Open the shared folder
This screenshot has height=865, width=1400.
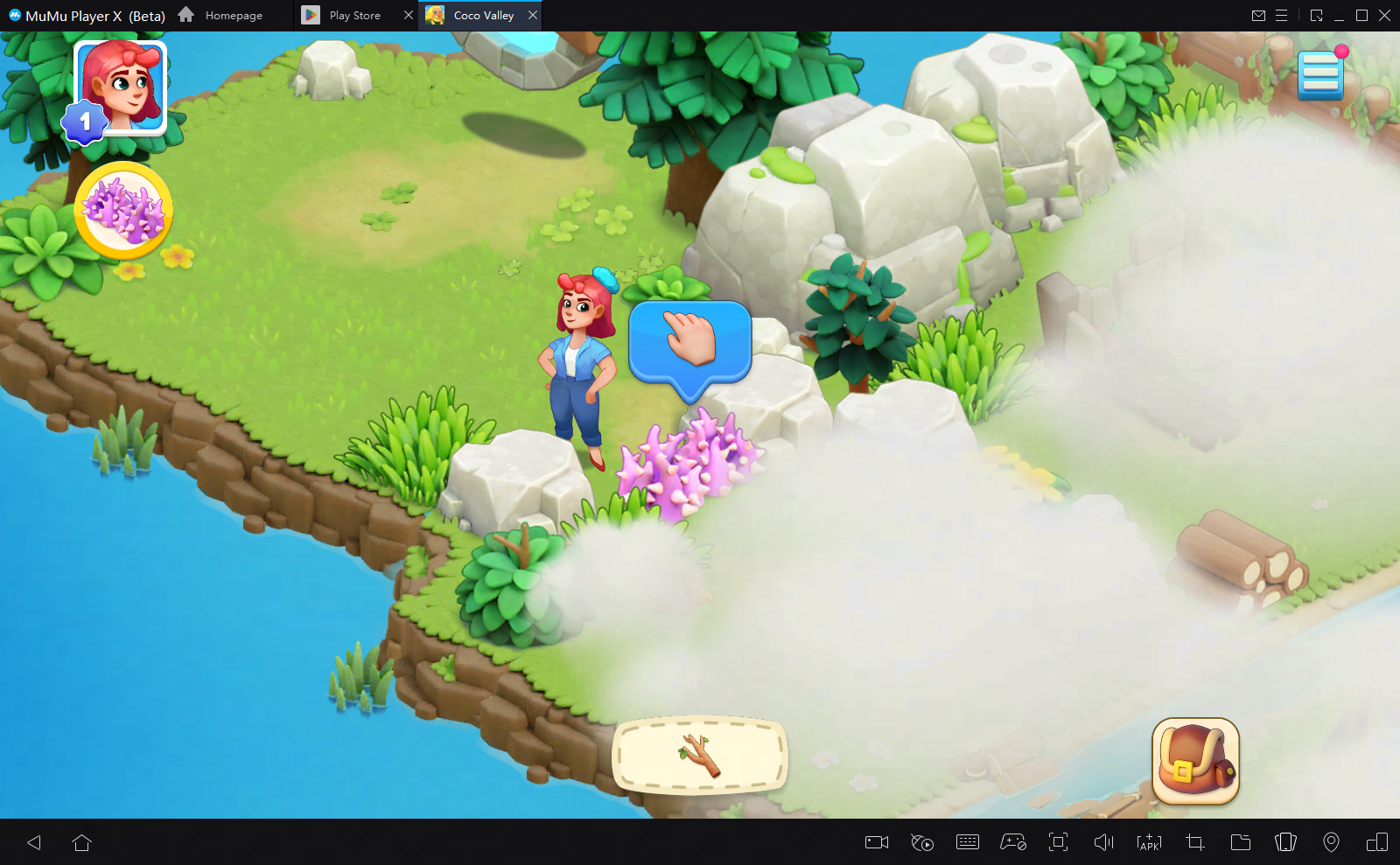point(1241,842)
